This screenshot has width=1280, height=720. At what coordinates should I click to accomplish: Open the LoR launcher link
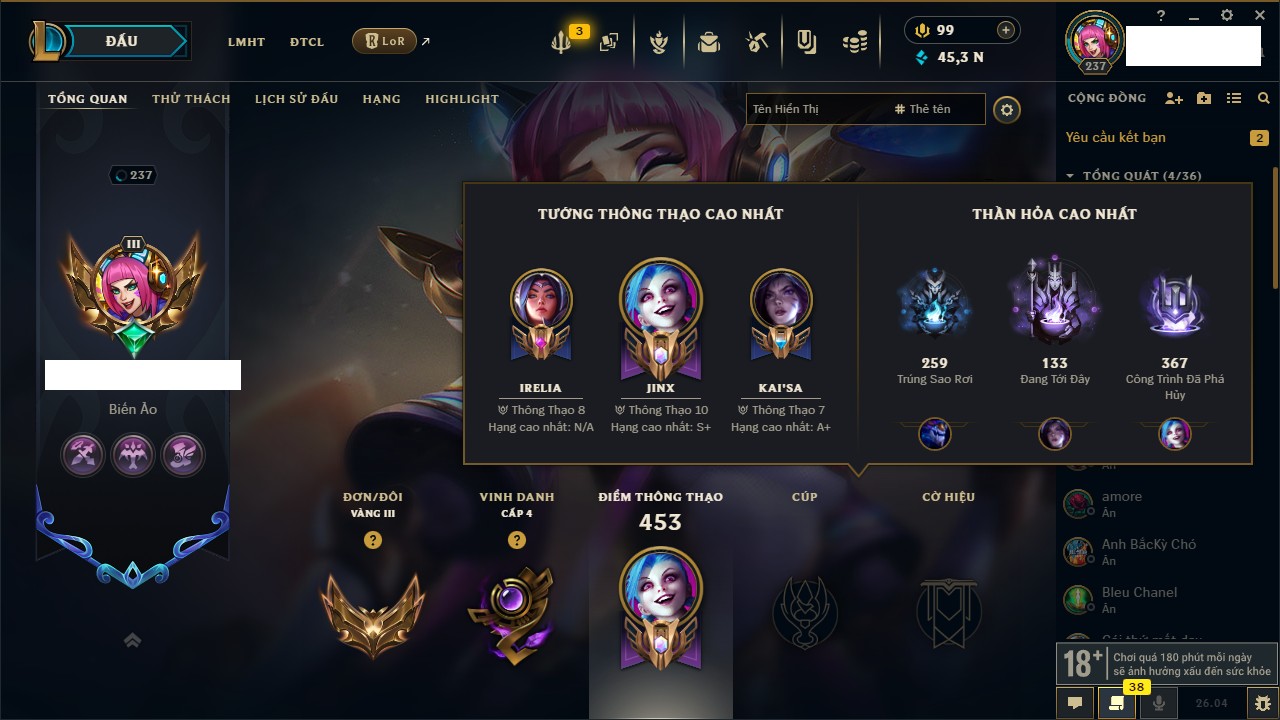point(385,41)
